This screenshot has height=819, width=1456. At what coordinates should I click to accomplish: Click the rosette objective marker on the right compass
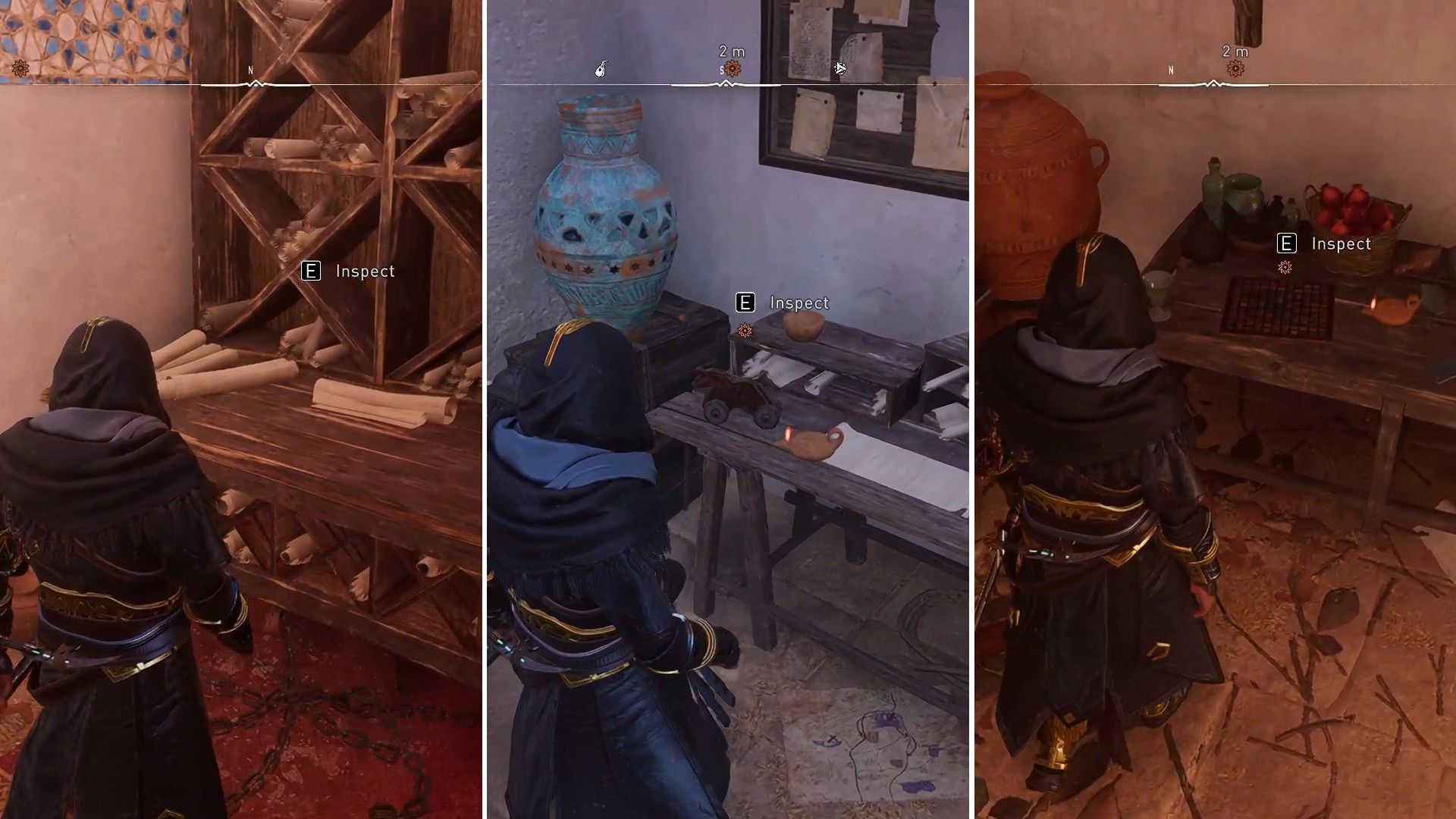point(1236,68)
